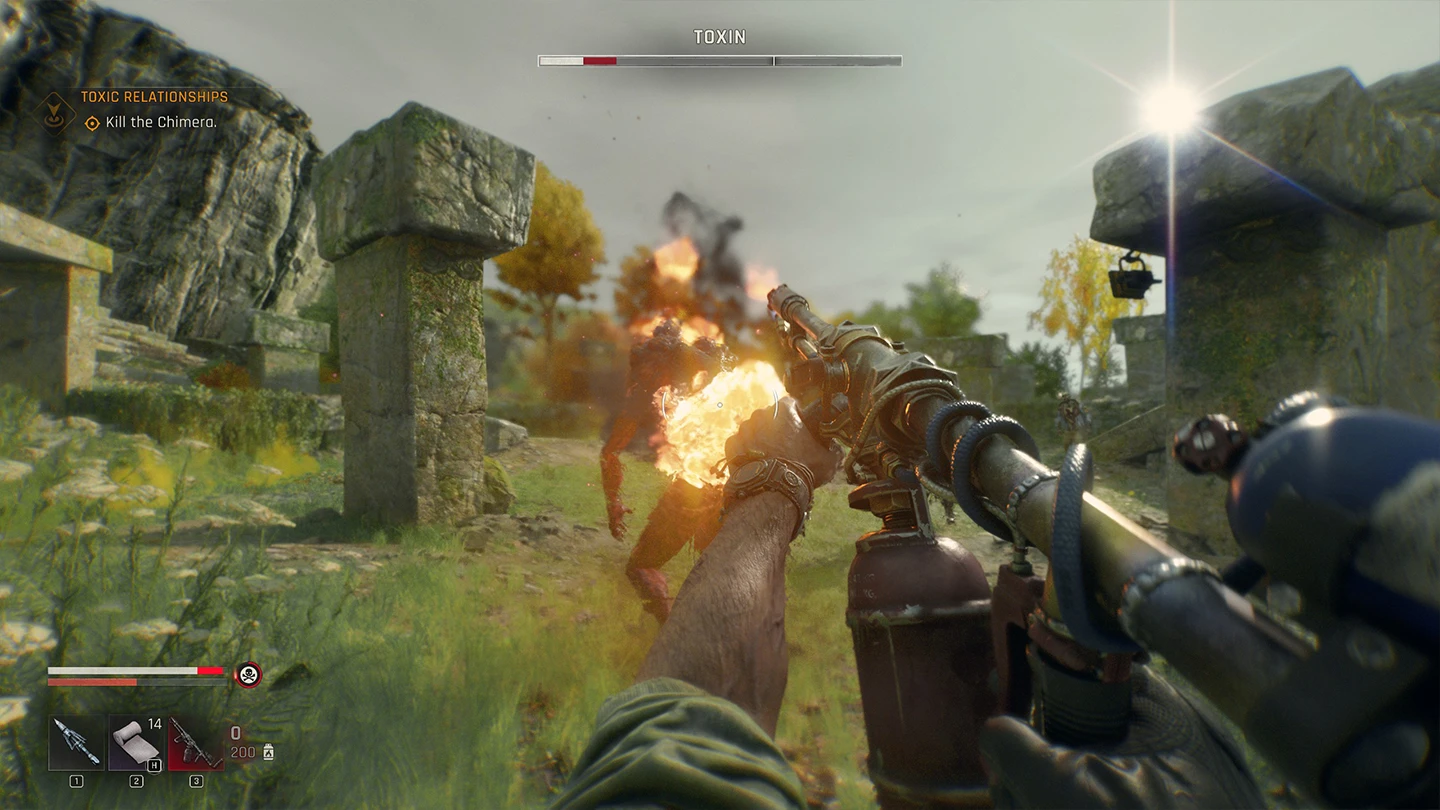Select the arrowhead weapon slot

pyautogui.click(x=76, y=743)
